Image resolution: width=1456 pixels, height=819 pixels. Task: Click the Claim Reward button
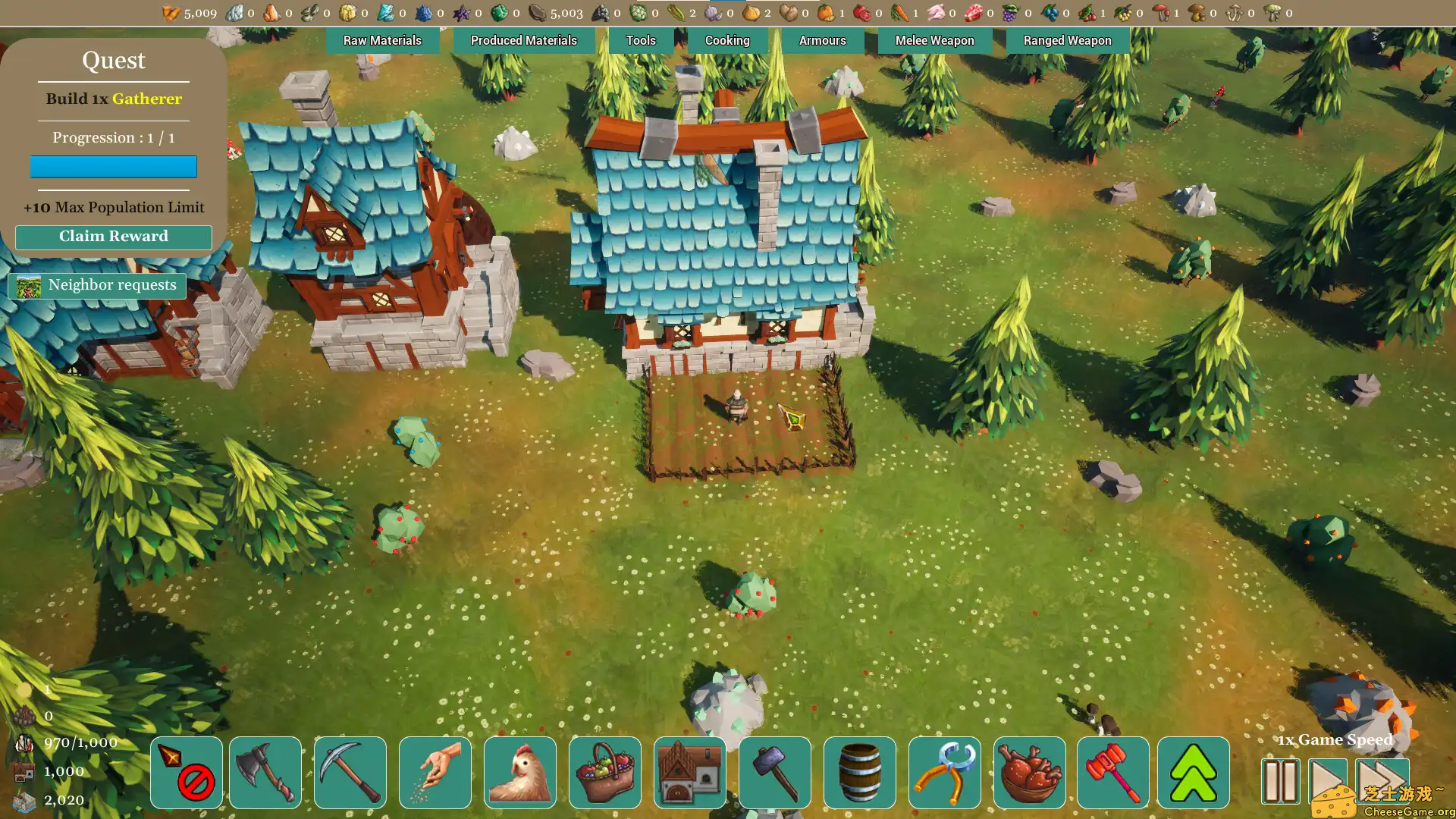(x=113, y=236)
